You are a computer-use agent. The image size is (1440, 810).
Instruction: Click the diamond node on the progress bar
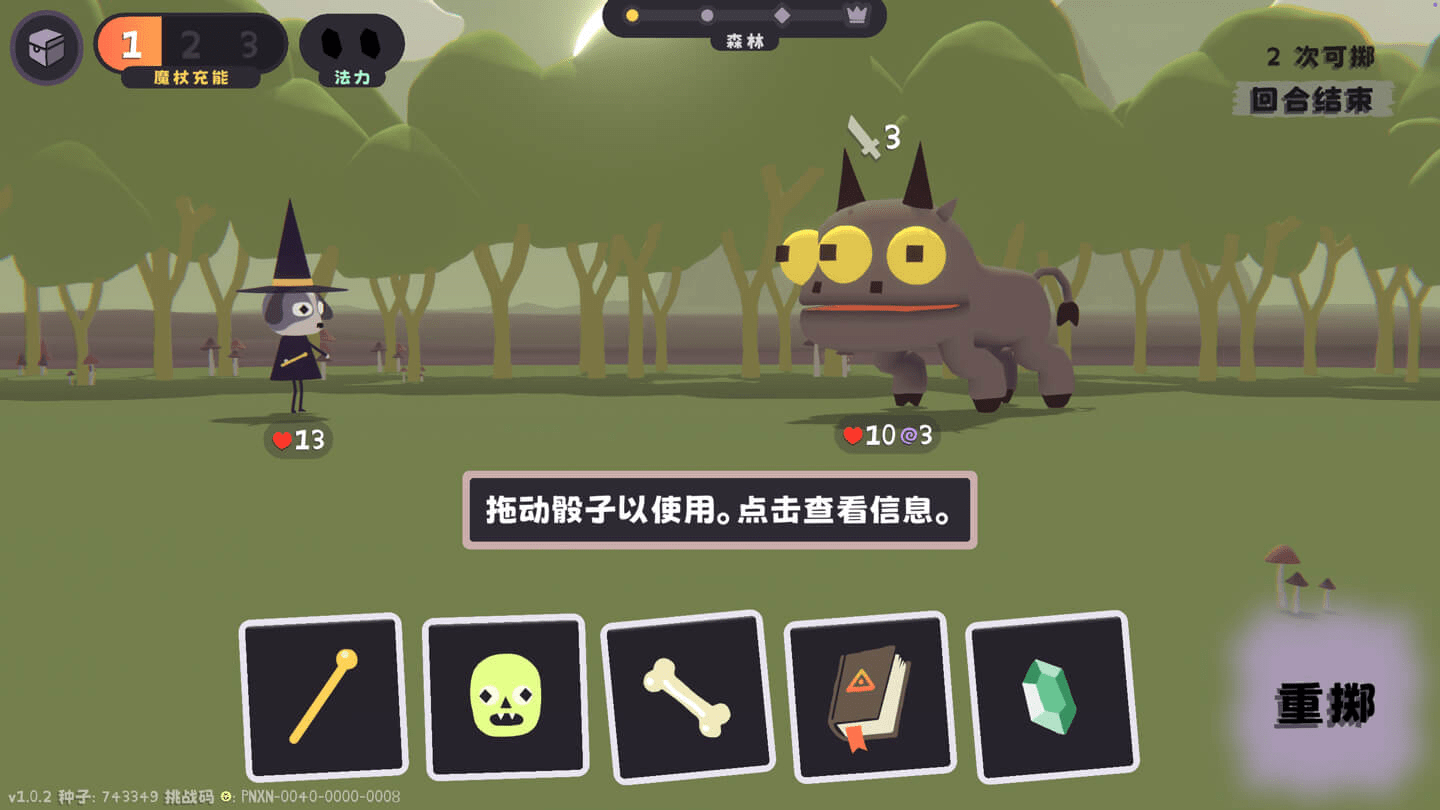click(784, 13)
